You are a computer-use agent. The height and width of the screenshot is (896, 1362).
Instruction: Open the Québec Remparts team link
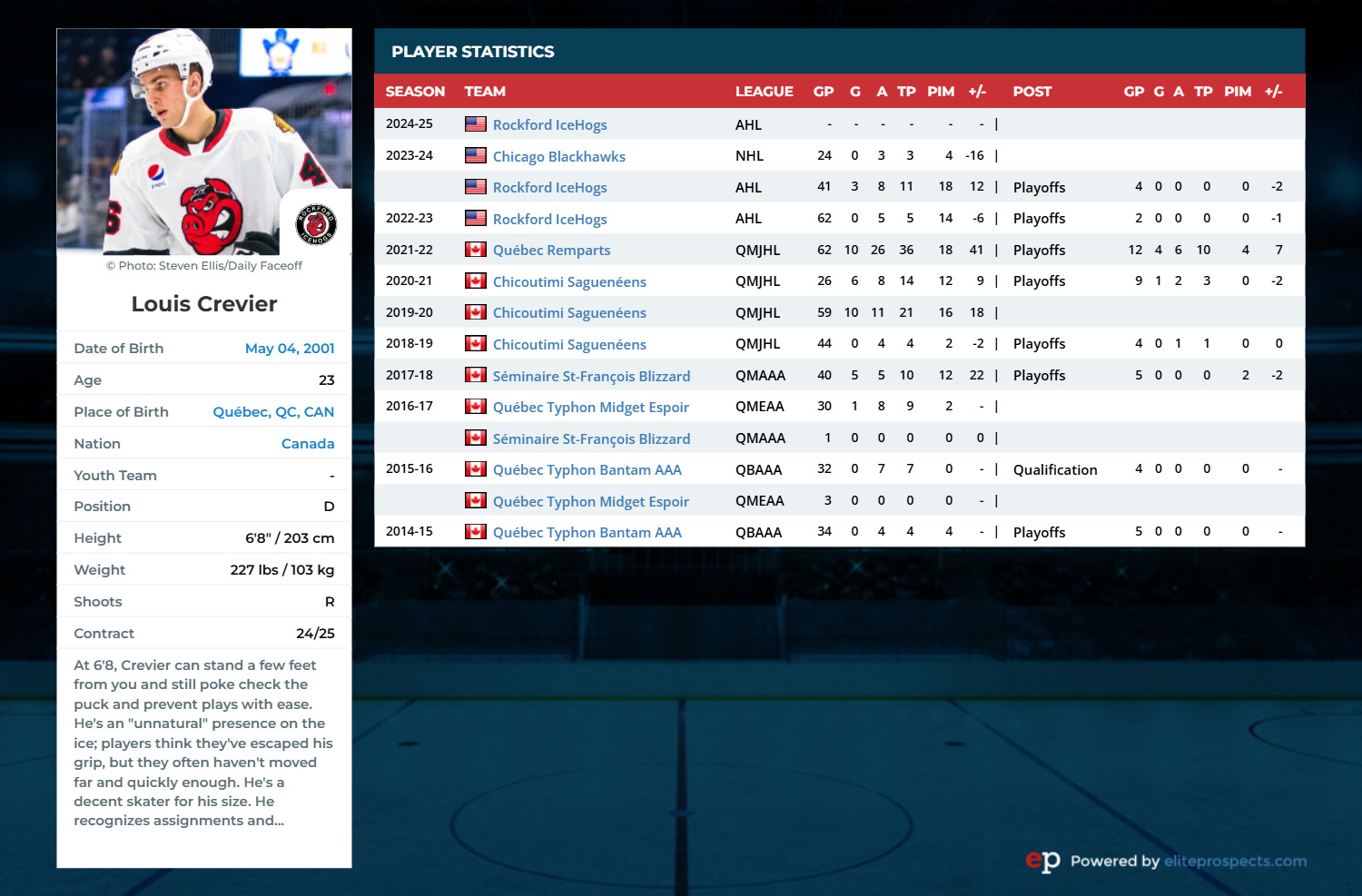click(x=551, y=251)
